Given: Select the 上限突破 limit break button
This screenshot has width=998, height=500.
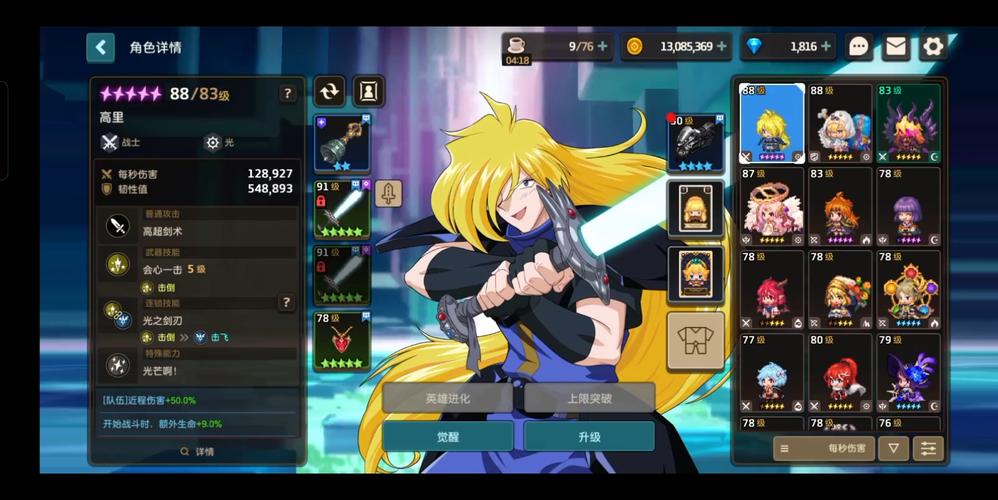Looking at the screenshot, I should click(x=589, y=398).
